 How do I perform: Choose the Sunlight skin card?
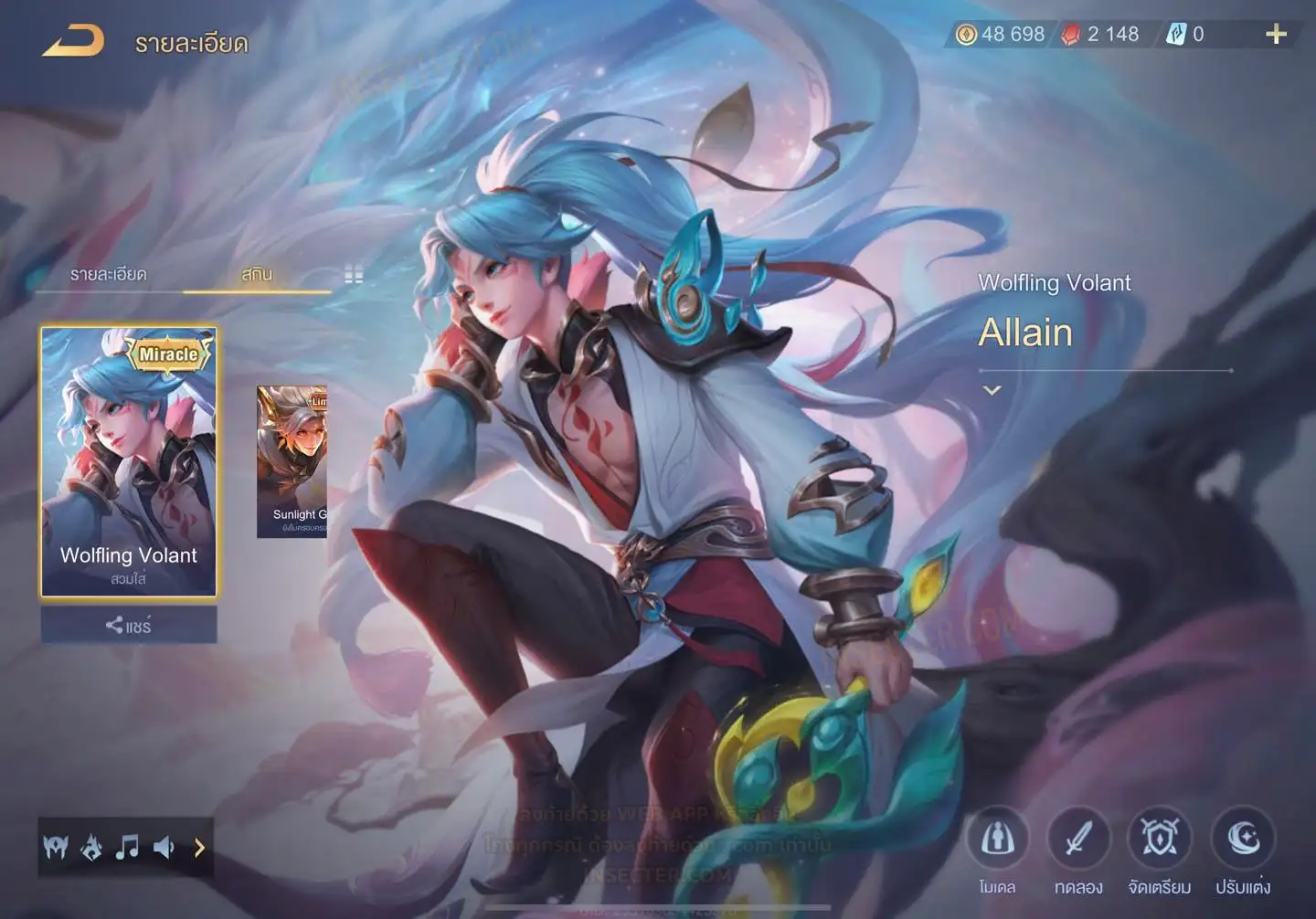(x=292, y=461)
